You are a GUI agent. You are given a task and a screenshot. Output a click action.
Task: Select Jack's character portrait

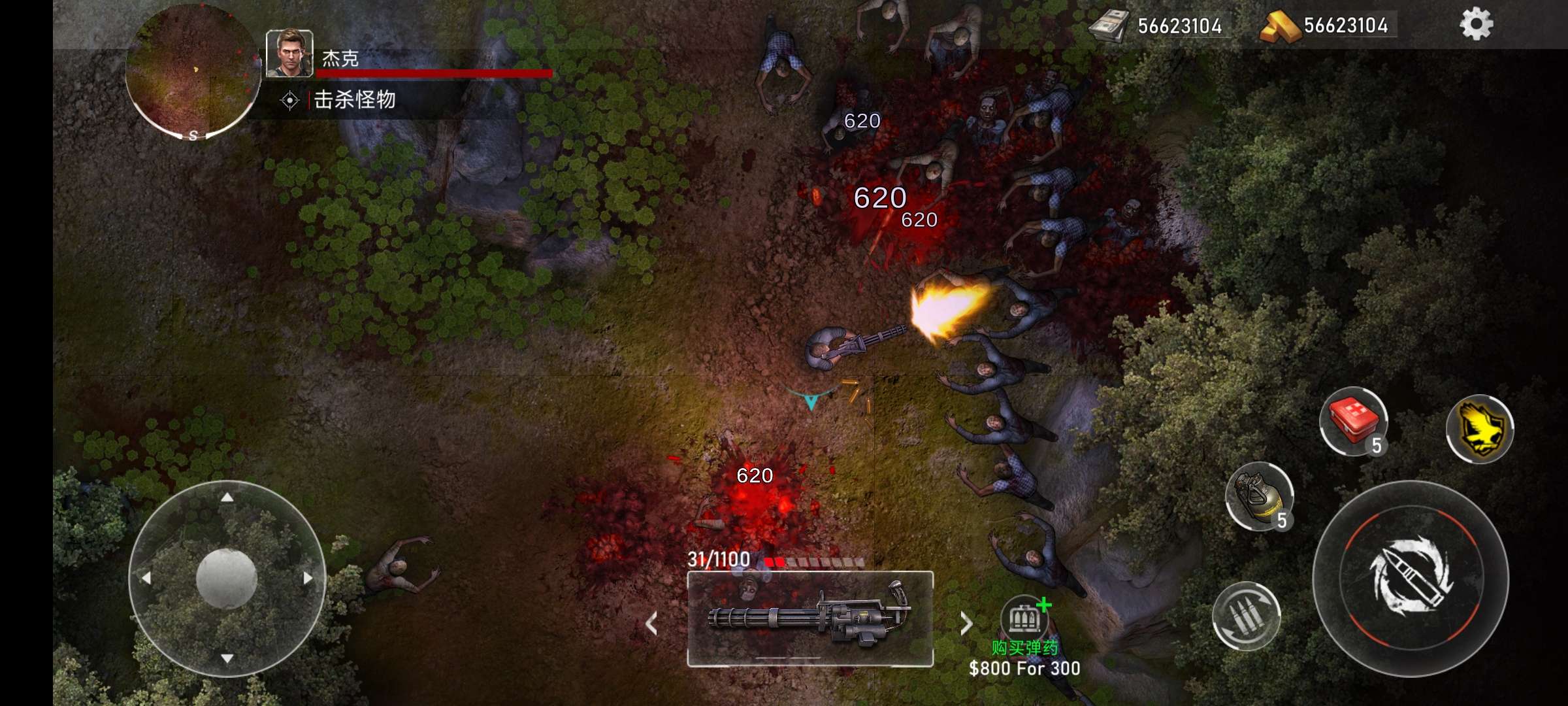(x=289, y=54)
